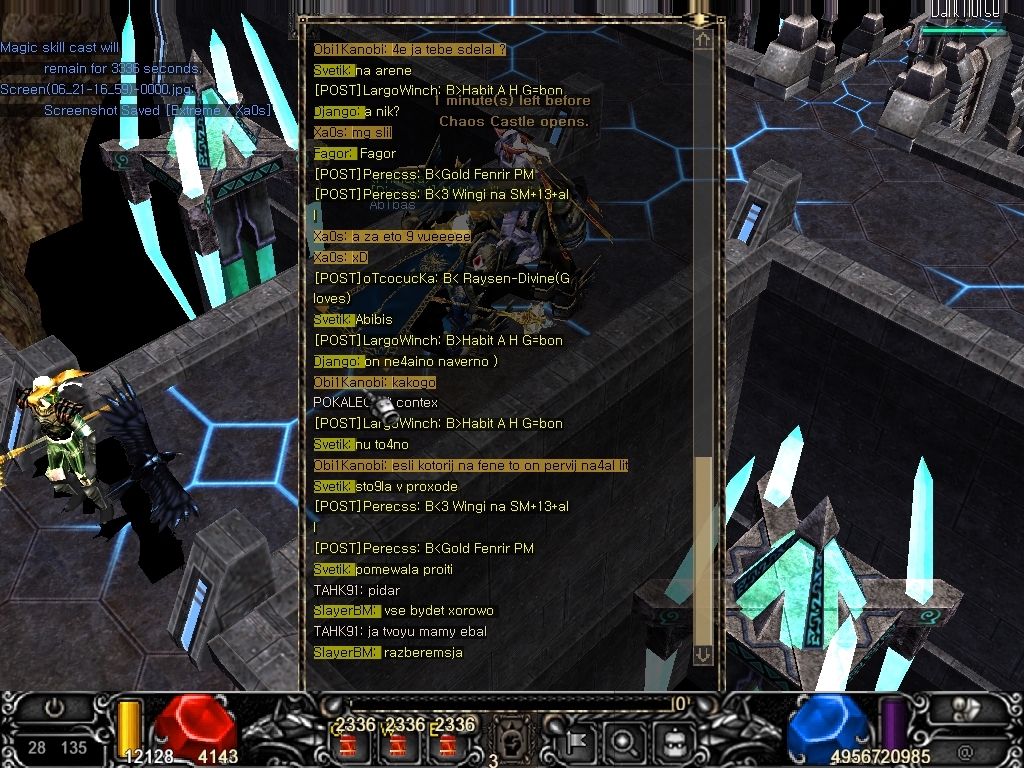Viewport: 1024px width, 768px height.
Task: Click the chat log scroll-up arrow
Action: pos(703,40)
